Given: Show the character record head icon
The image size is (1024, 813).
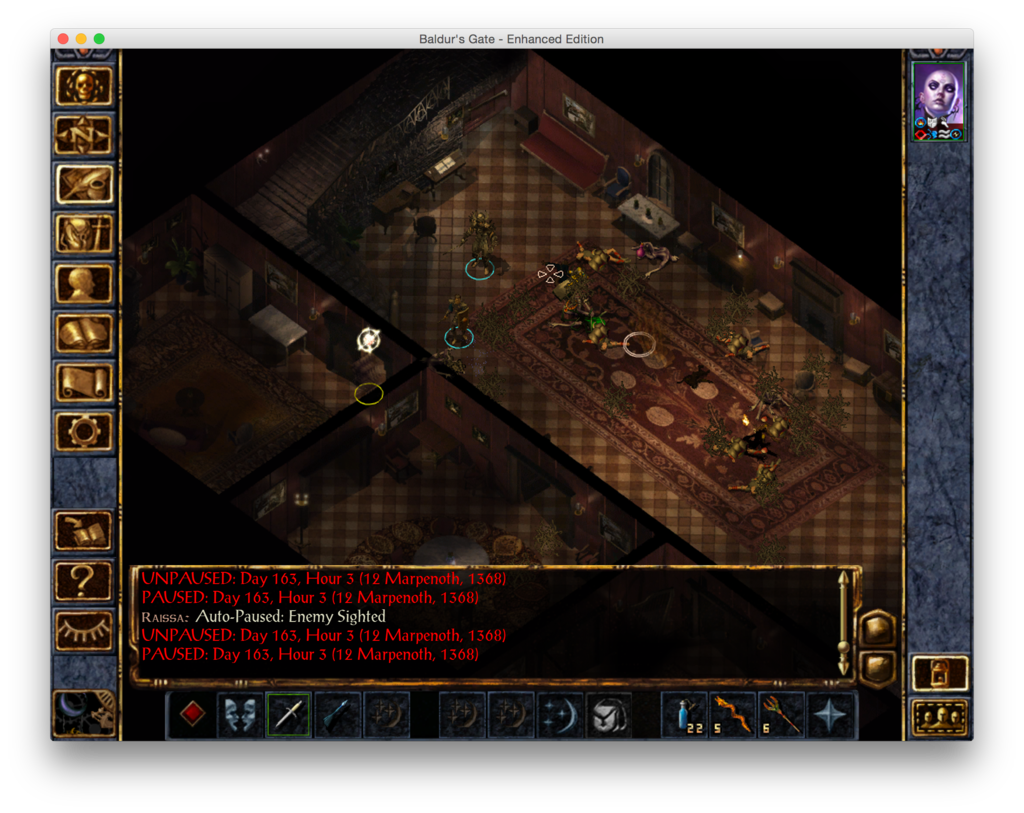Looking at the screenshot, I should tap(84, 284).
